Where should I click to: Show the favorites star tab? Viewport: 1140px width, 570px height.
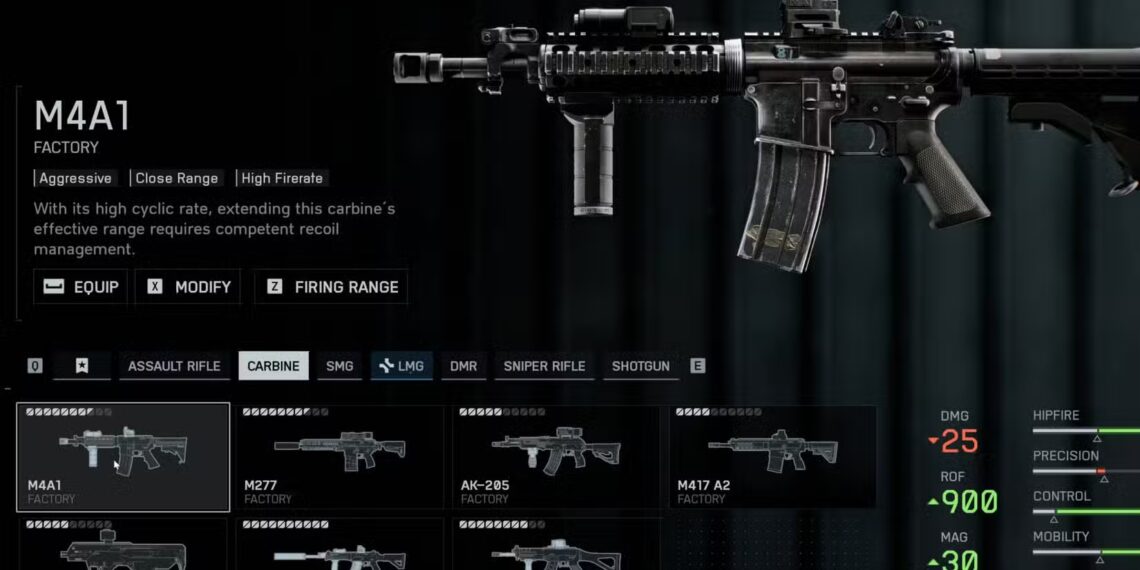point(81,366)
